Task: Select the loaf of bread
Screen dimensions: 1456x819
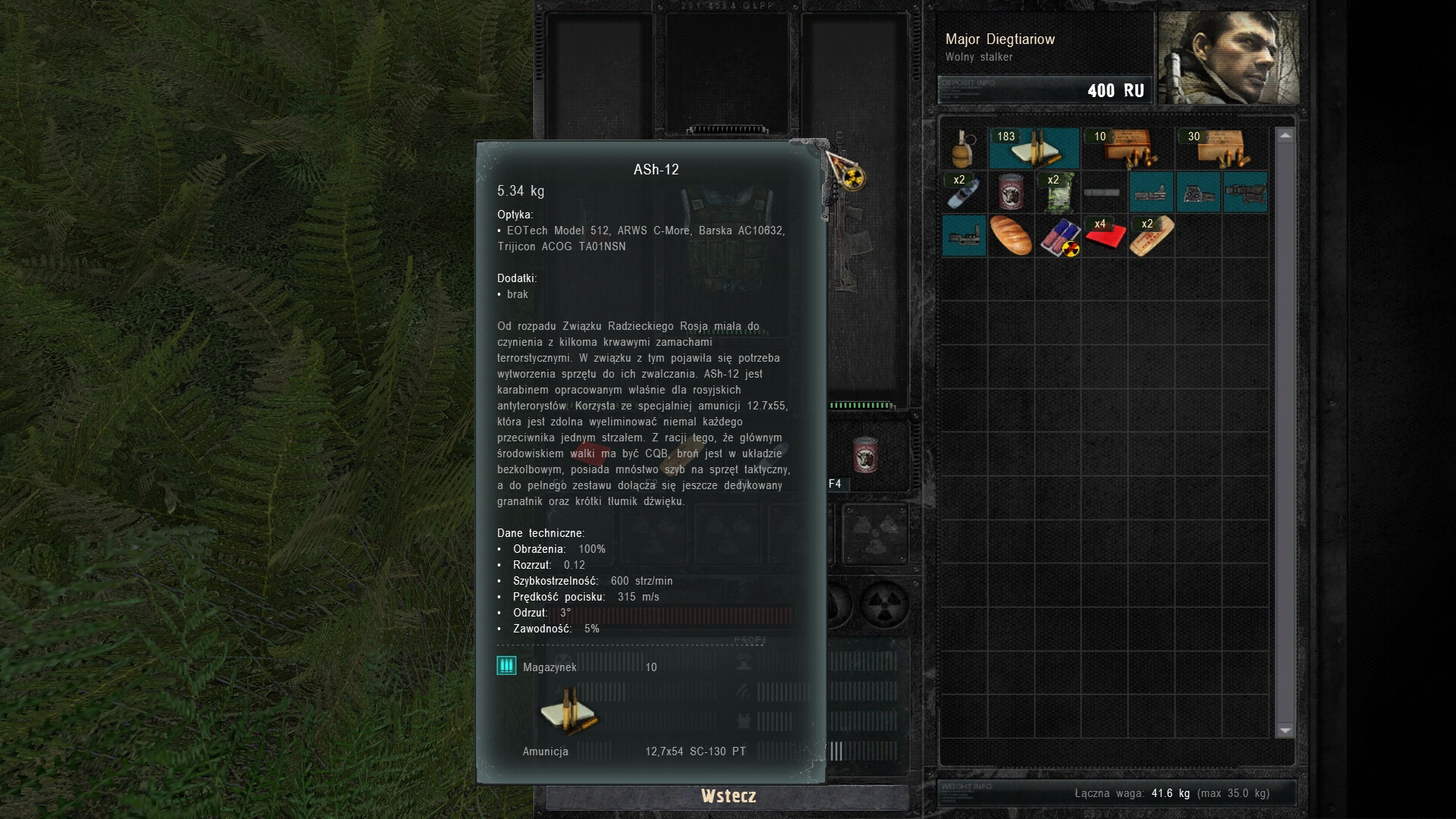Action: pyautogui.click(x=1010, y=236)
